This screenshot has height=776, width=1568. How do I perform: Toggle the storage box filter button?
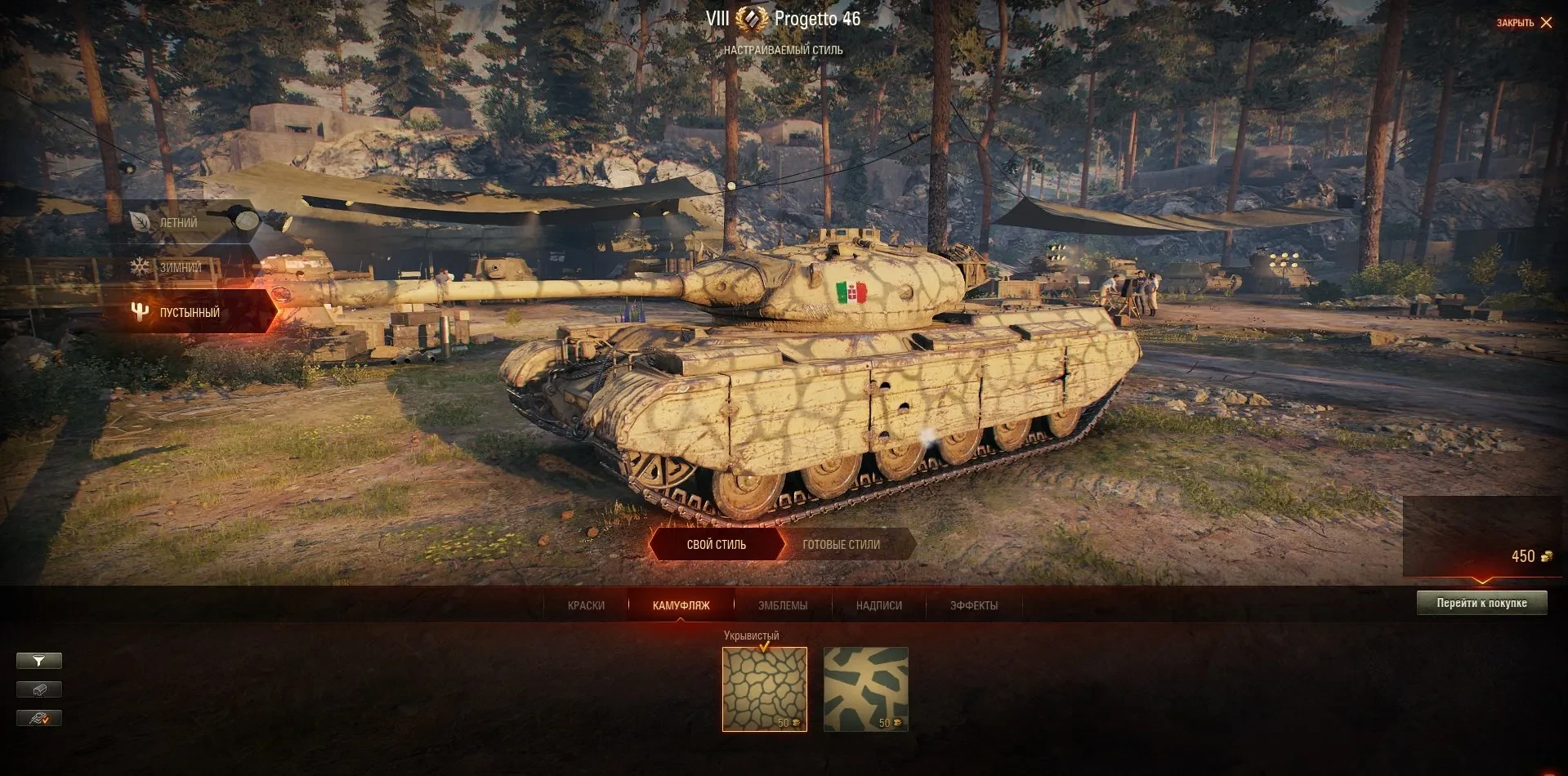(x=38, y=689)
